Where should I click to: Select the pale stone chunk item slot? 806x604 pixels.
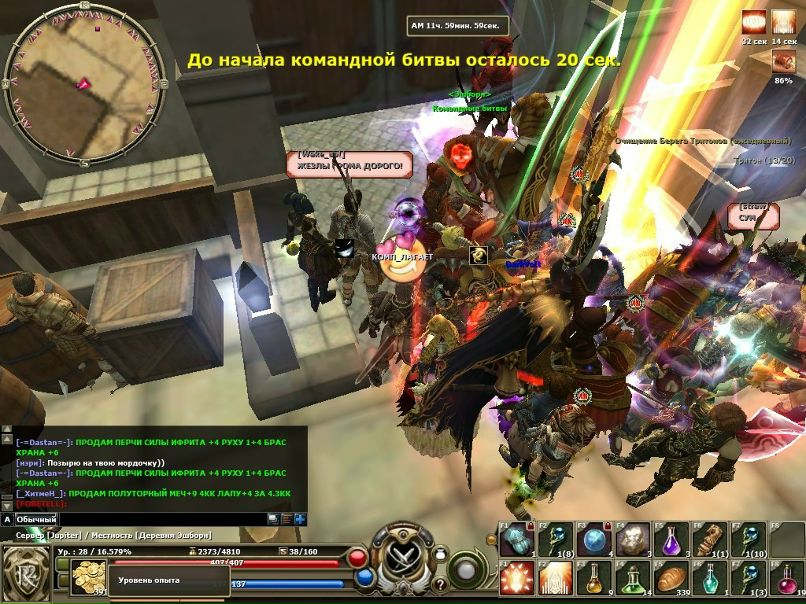632,540
